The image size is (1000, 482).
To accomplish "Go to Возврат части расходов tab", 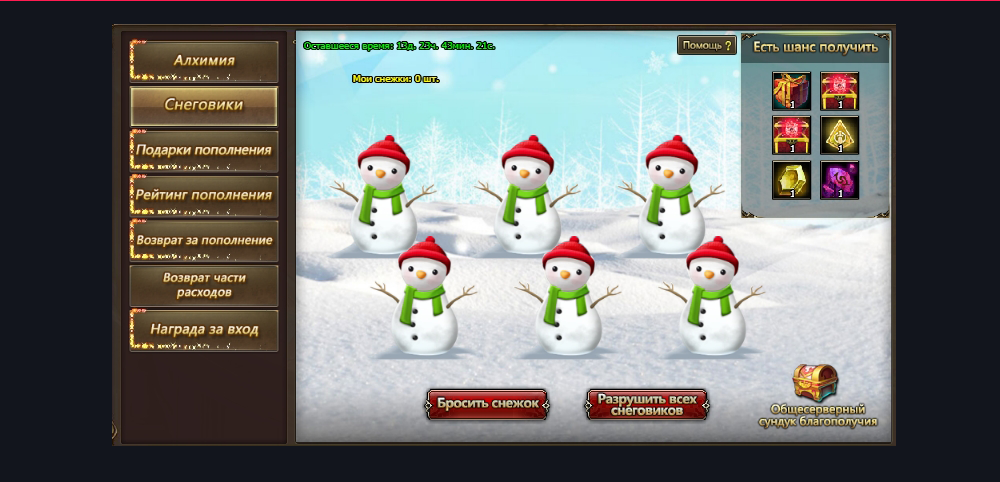I will click(x=204, y=285).
